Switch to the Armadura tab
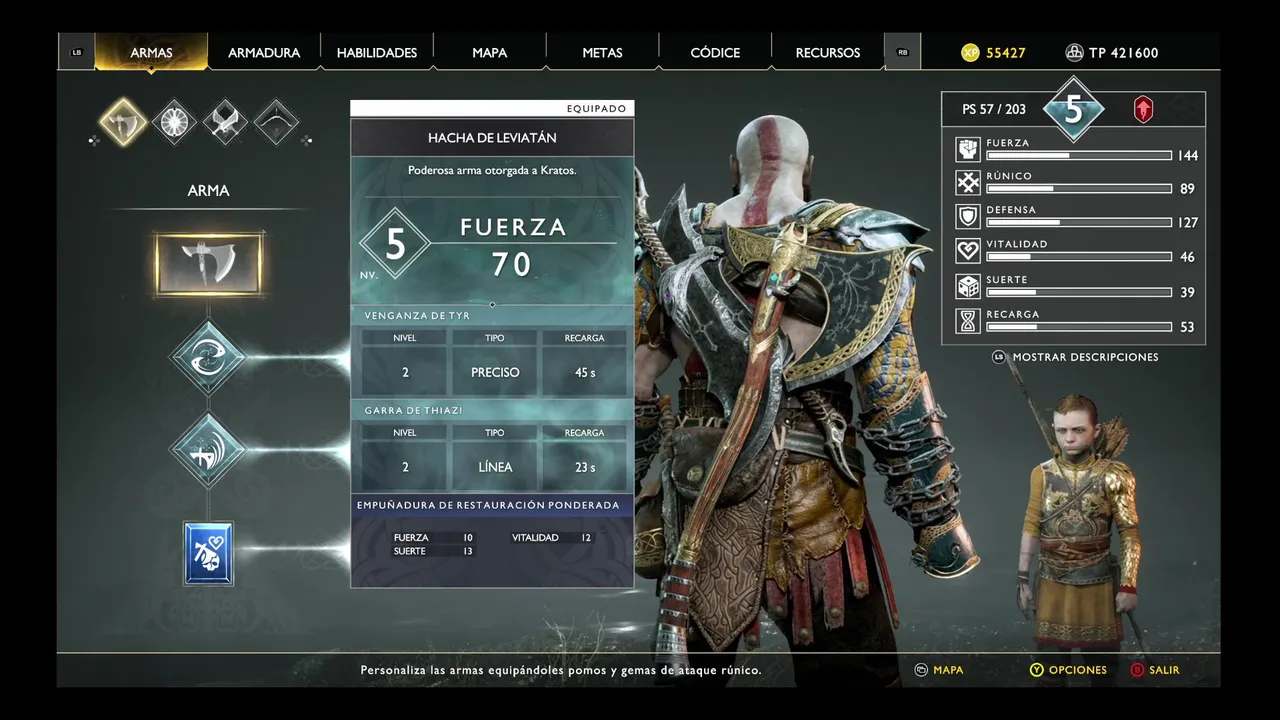 point(264,53)
